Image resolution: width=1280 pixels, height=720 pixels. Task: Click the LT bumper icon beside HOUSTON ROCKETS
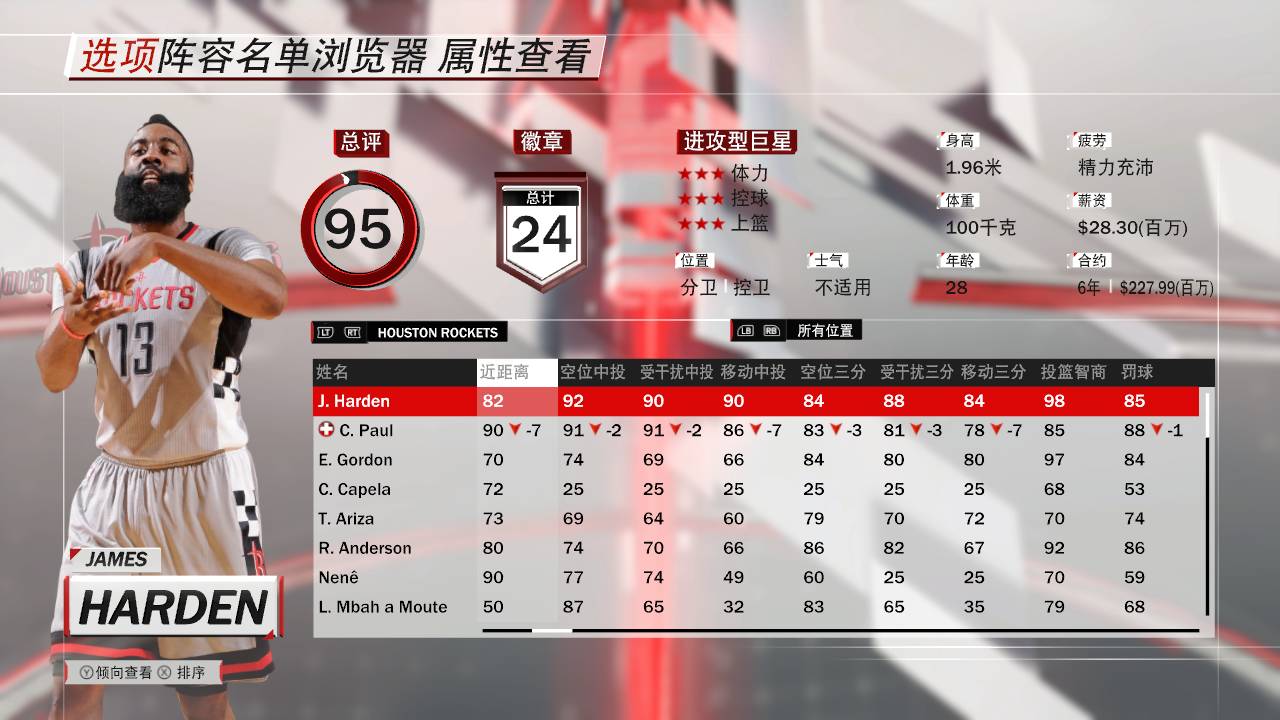tap(327, 331)
